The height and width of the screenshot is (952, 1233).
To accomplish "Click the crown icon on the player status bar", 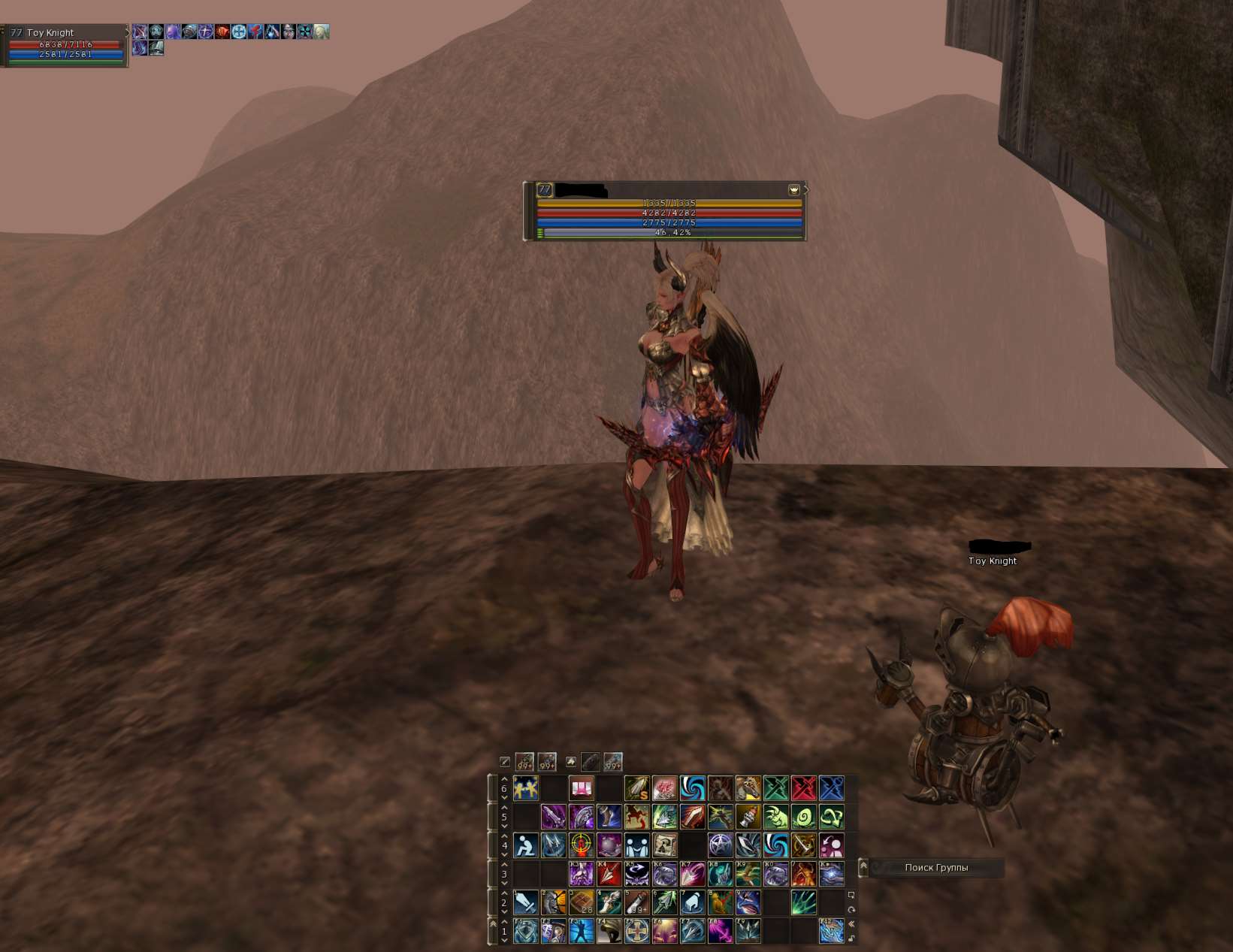I will coord(793,190).
